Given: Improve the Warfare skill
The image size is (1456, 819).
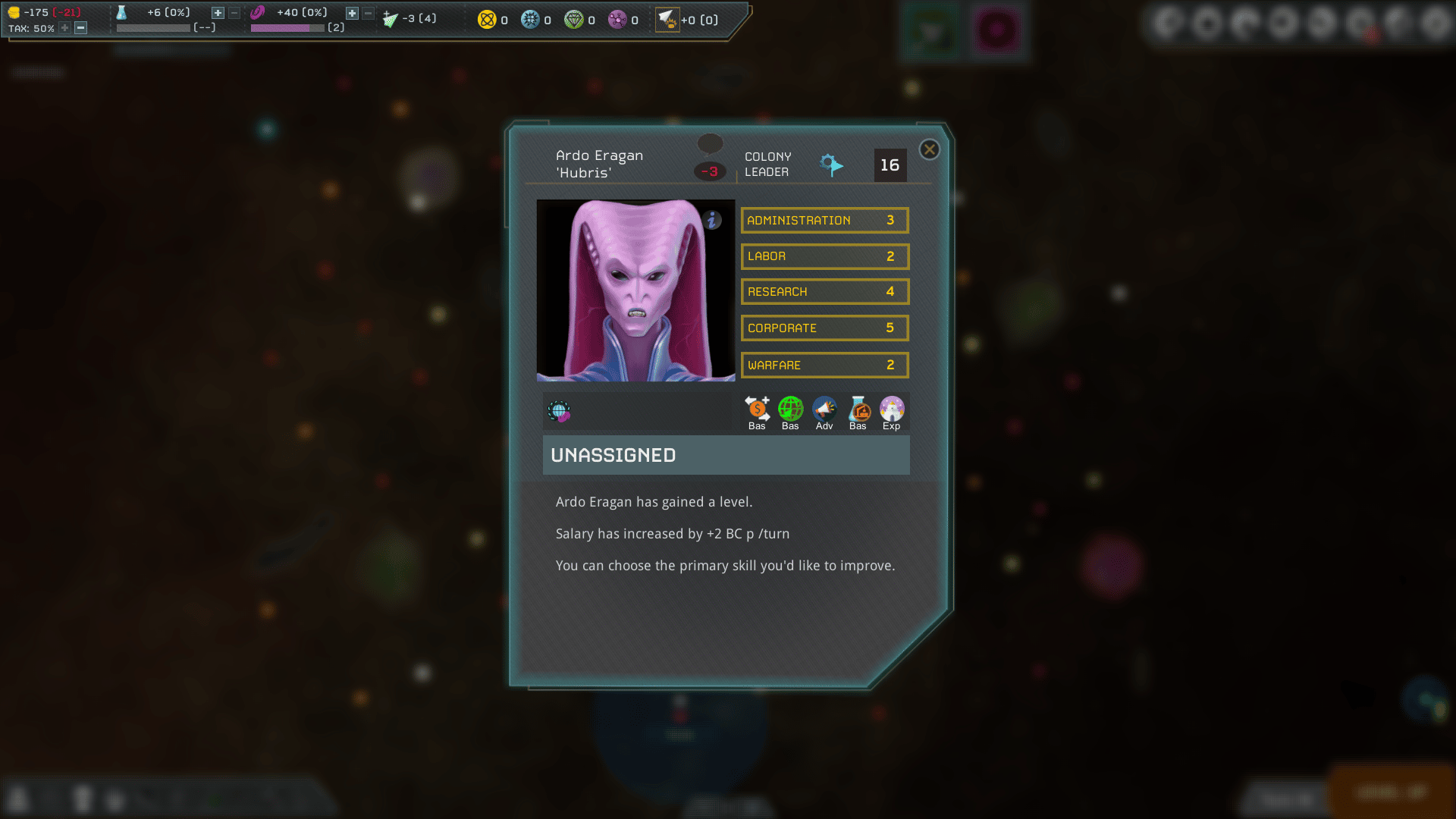Looking at the screenshot, I should [824, 365].
